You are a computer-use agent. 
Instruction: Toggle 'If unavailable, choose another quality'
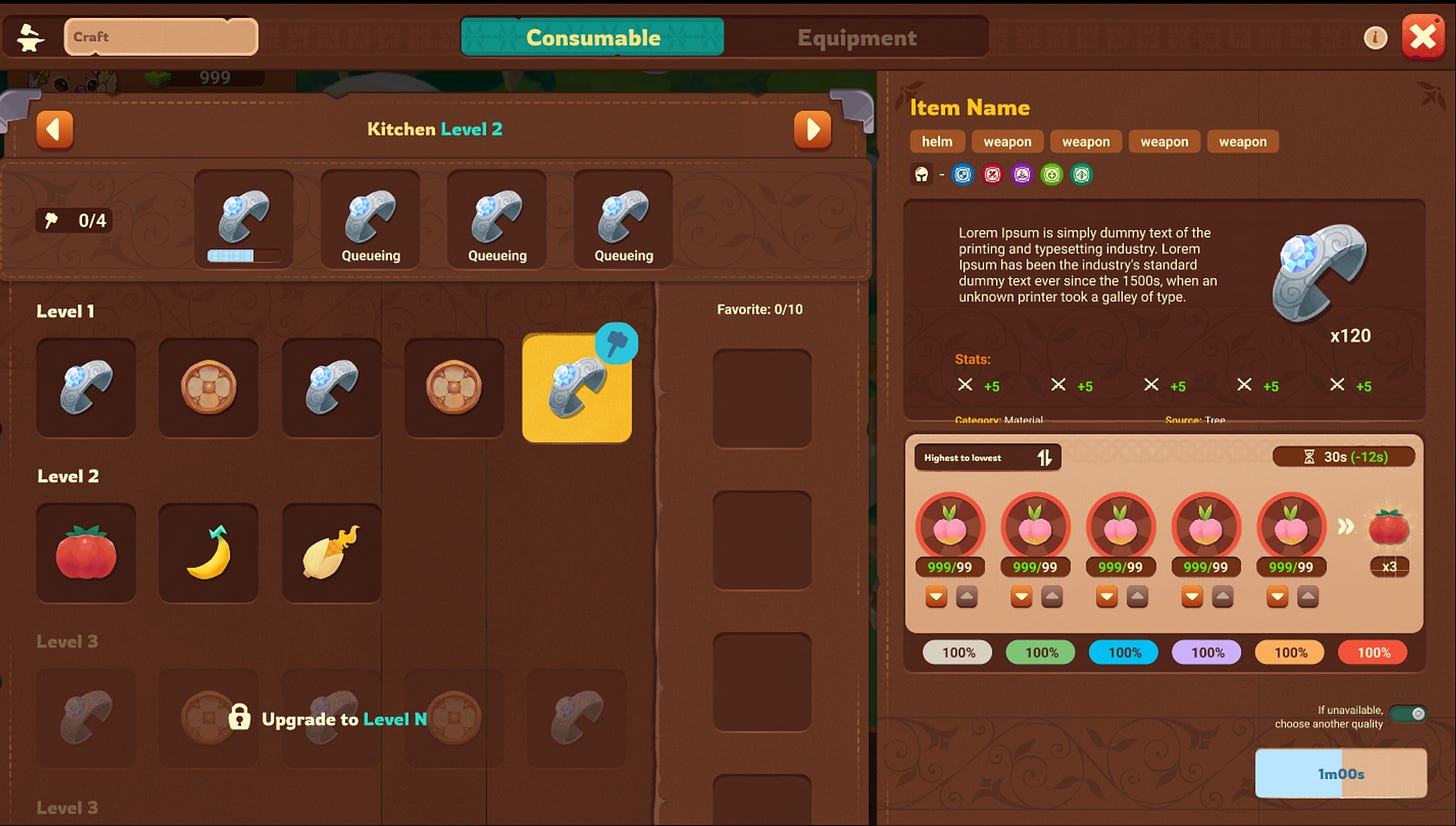tap(1407, 714)
